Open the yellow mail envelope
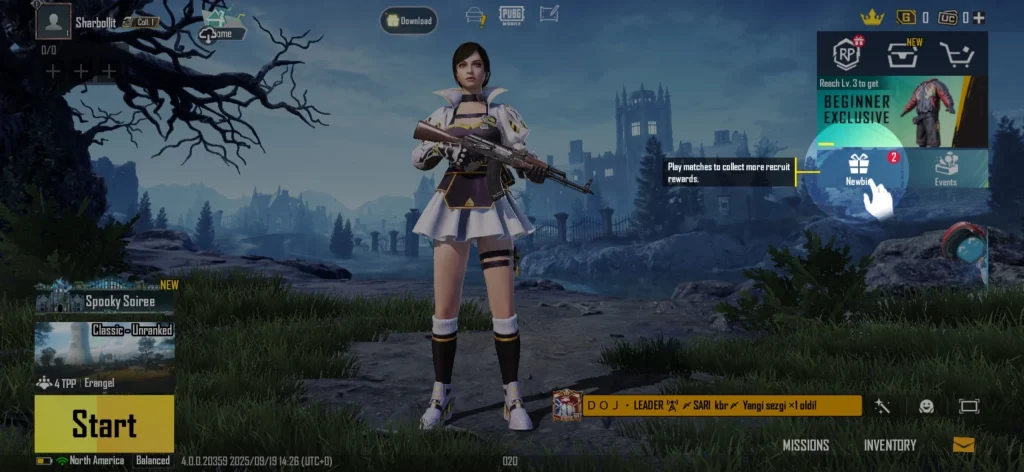Screen dimensions: 1024x472 coord(963,445)
